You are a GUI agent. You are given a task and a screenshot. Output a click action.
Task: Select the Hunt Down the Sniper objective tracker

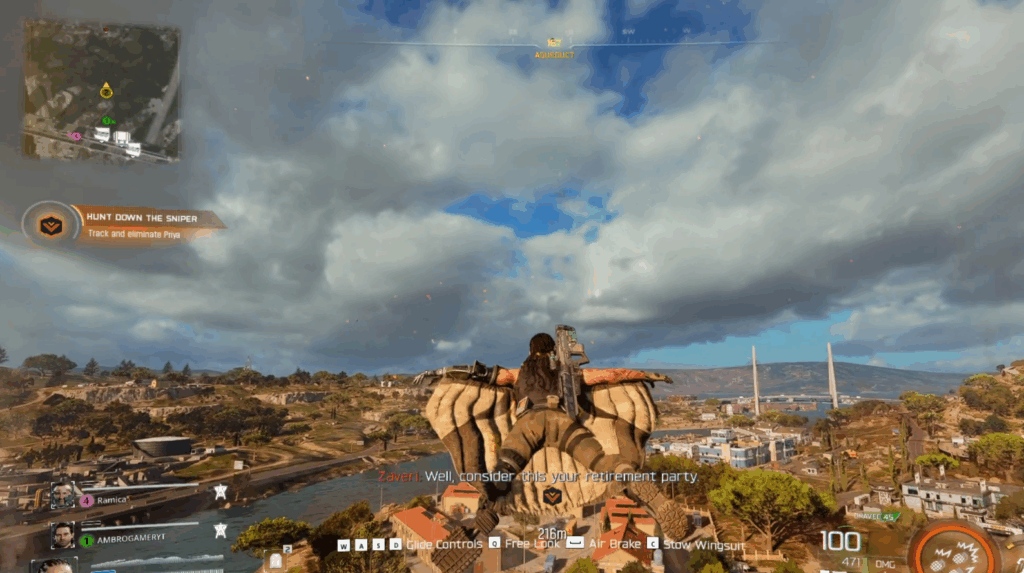124,224
